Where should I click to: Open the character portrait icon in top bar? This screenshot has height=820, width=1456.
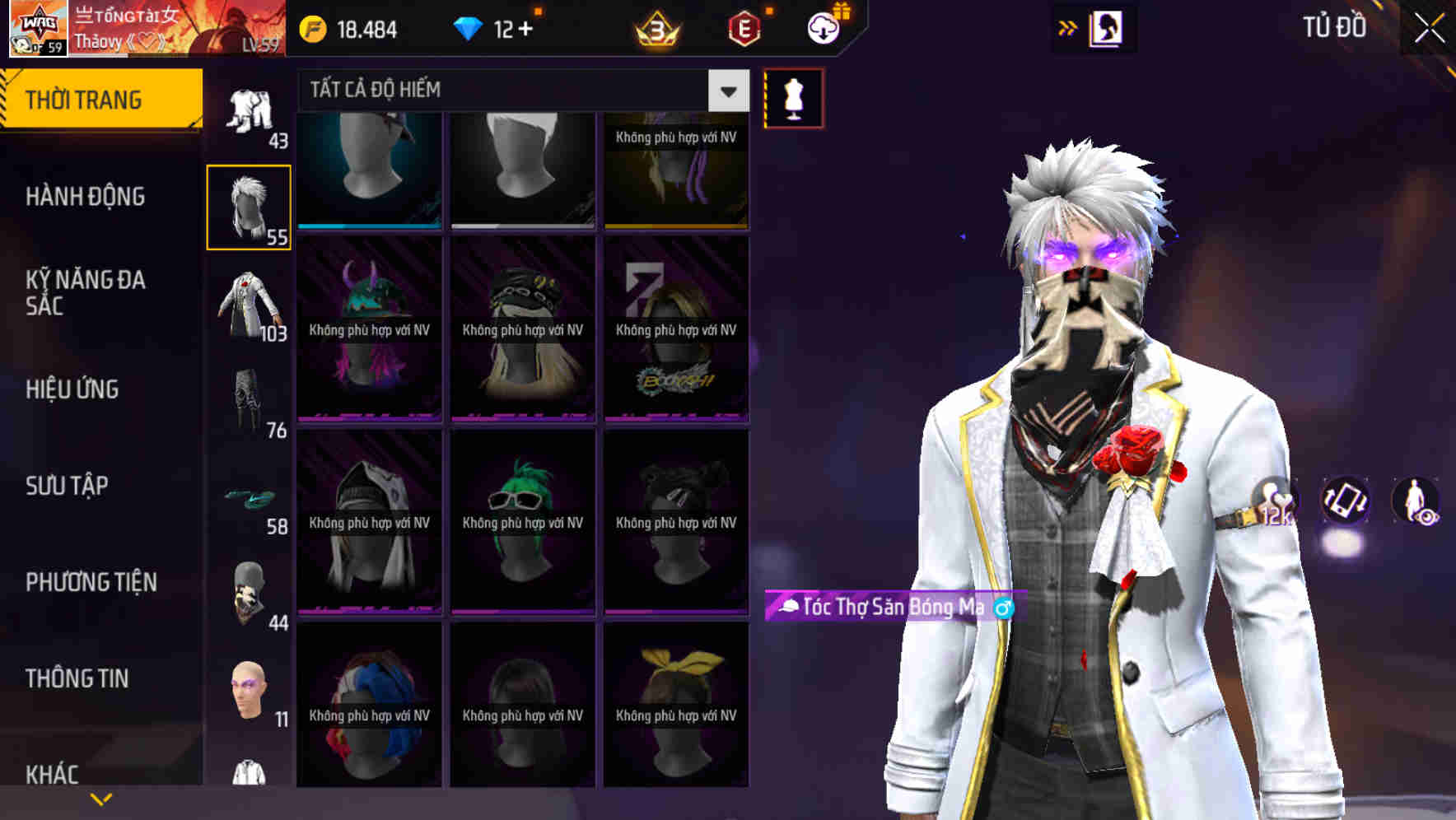click(x=1108, y=27)
